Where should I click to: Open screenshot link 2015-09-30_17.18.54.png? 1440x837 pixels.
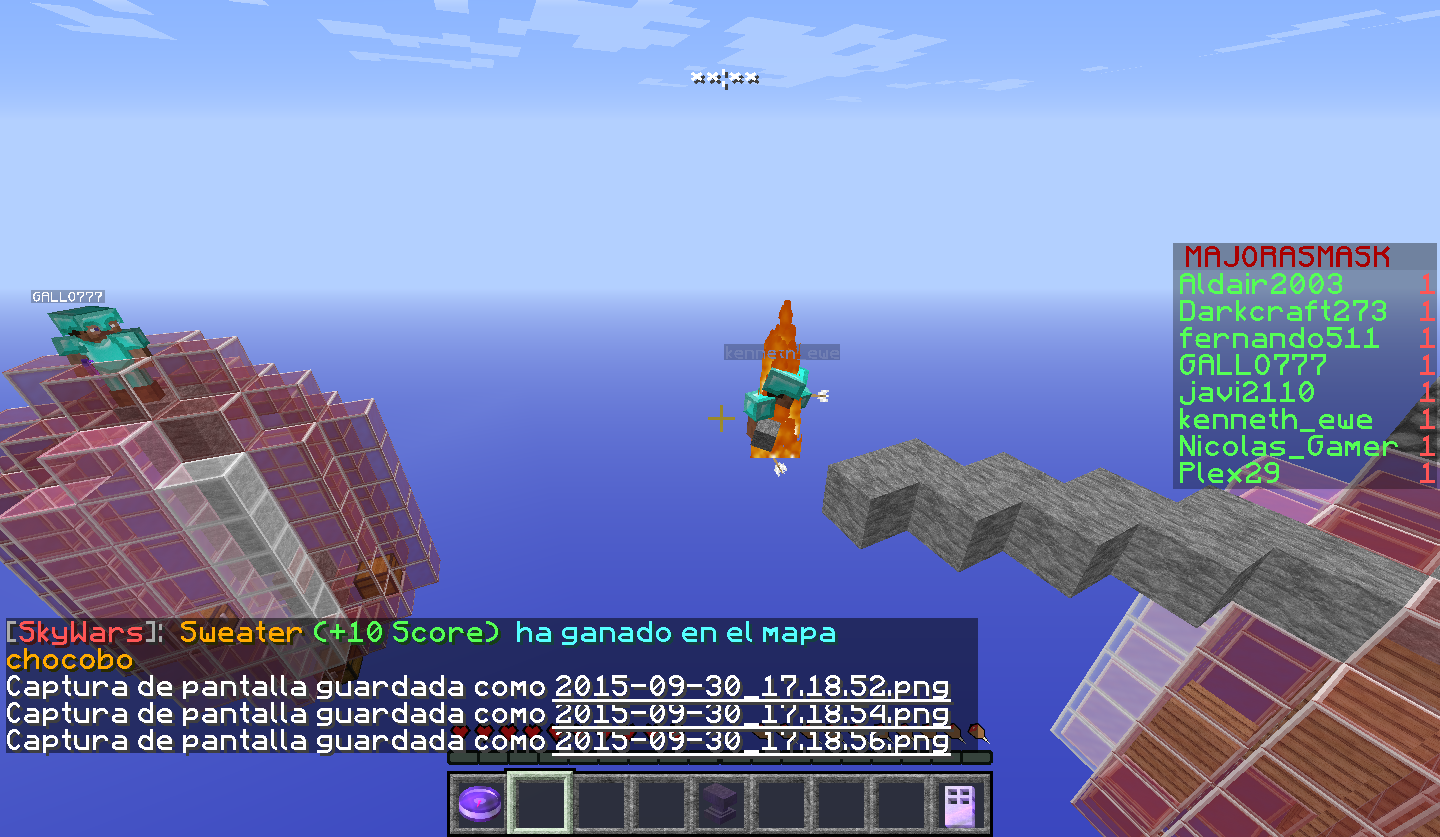[x=751, y=714]
